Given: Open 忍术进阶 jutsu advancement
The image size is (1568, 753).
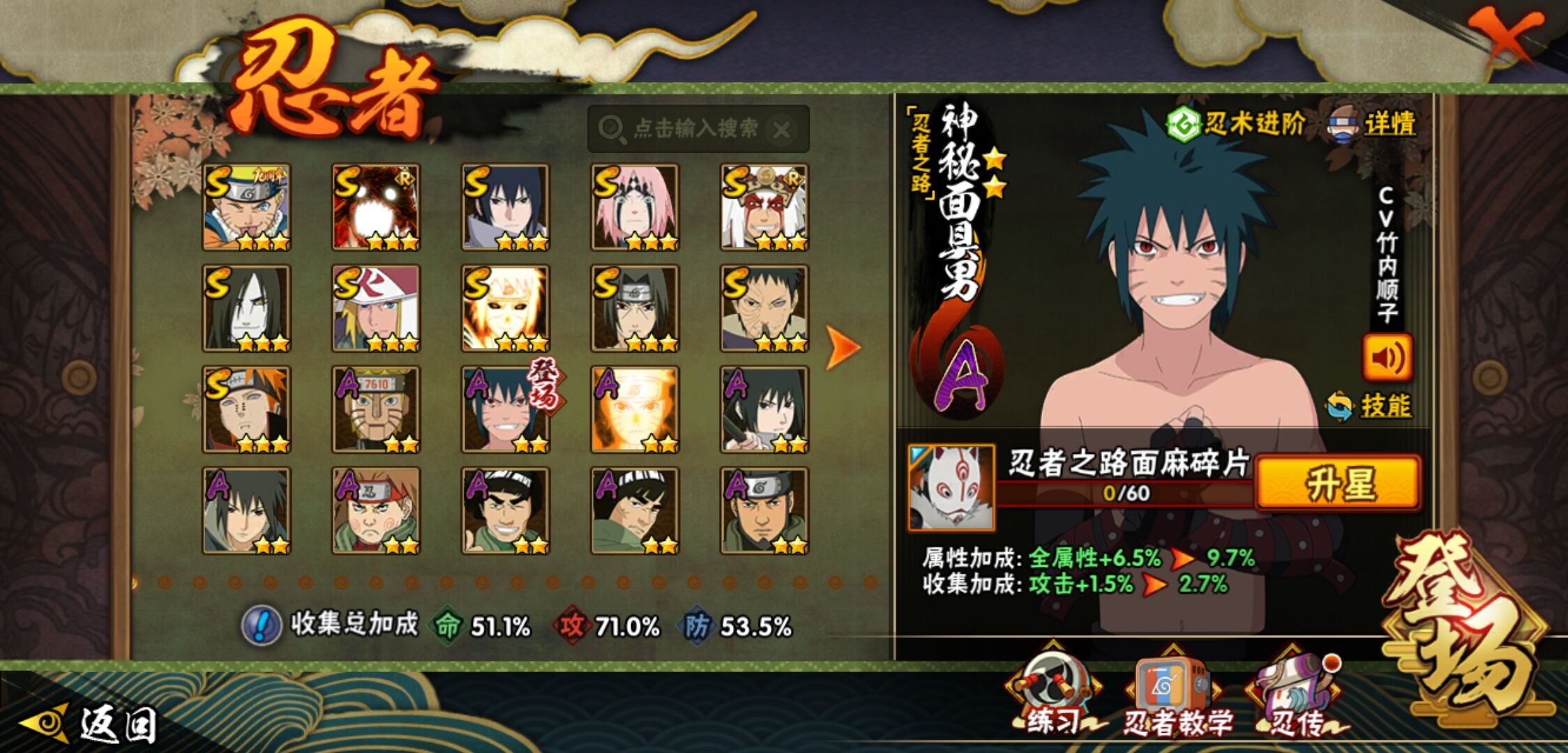Looking at the screenshot, I should pos(1236,124).
